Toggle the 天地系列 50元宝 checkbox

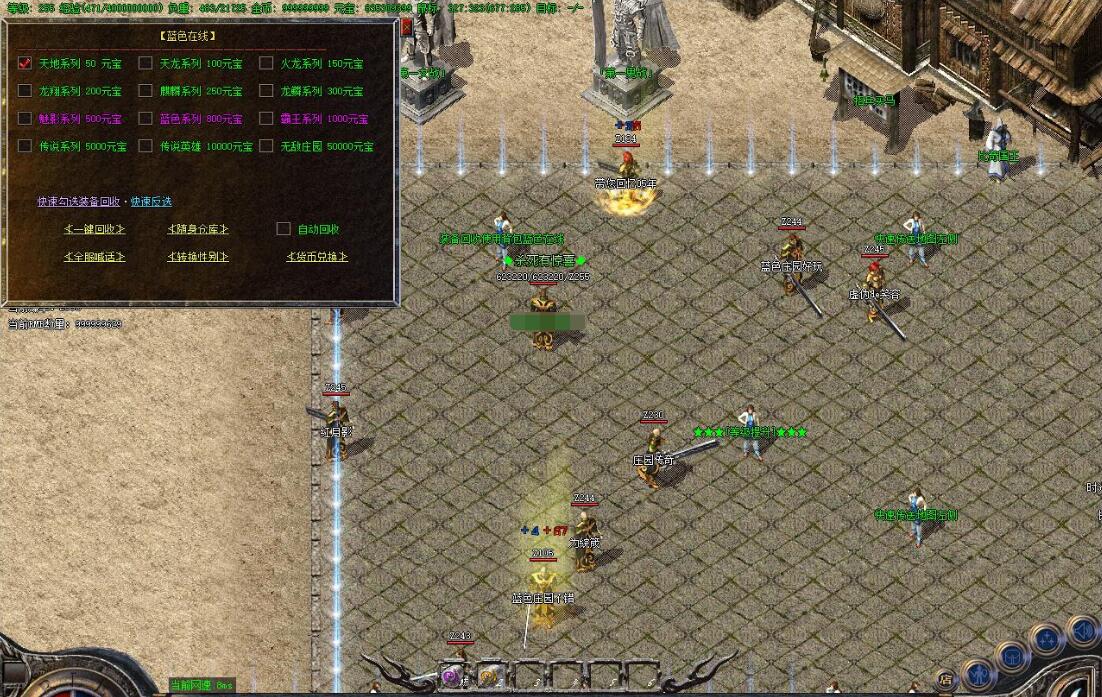click(x=25, y=63)
